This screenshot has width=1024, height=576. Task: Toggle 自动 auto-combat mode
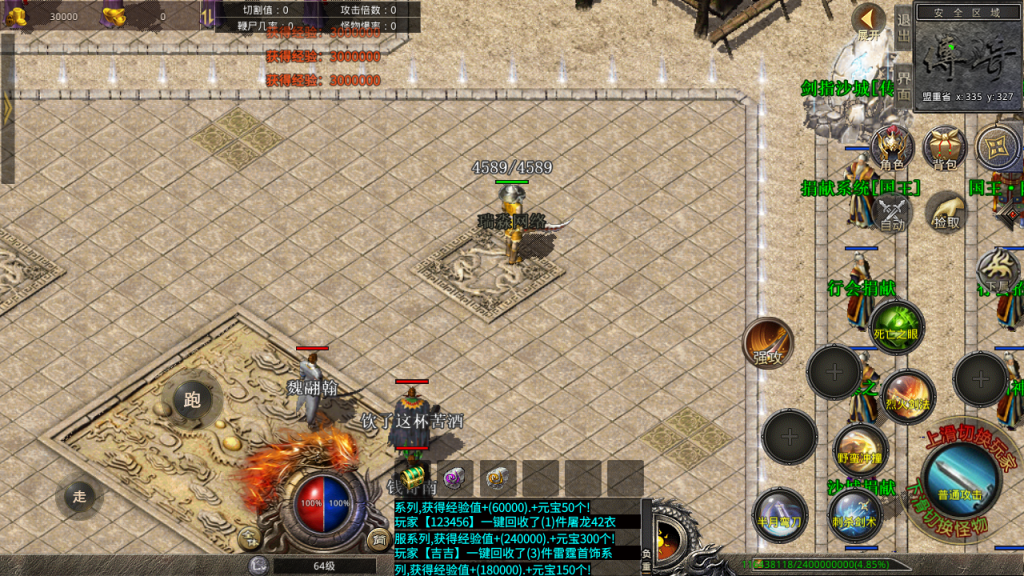(892, 212)
